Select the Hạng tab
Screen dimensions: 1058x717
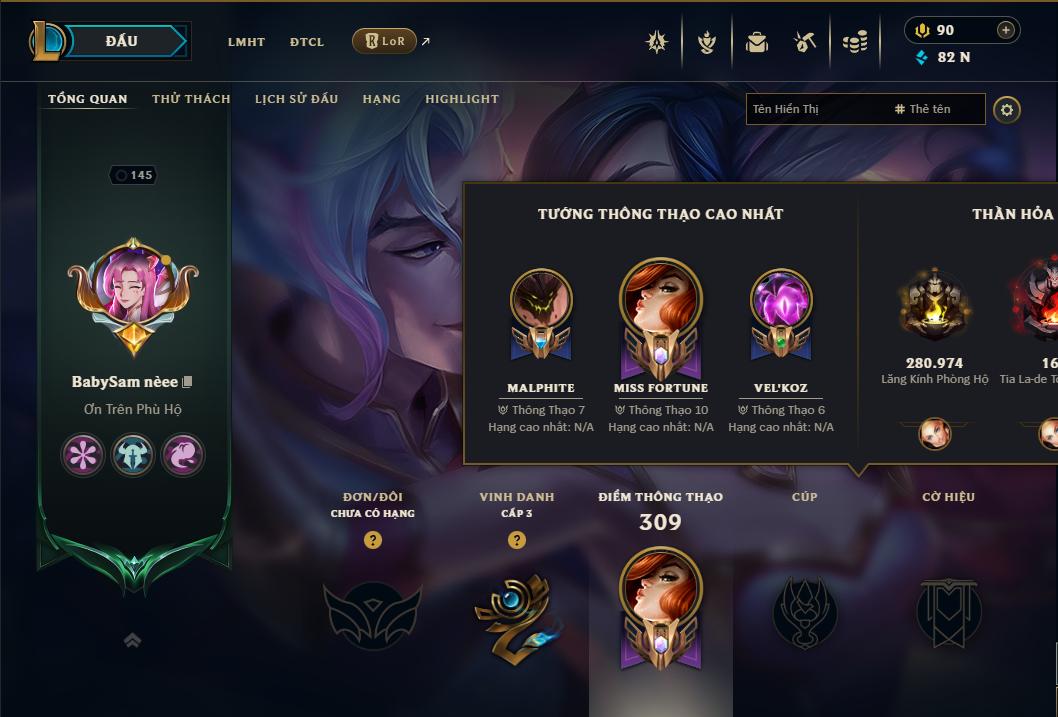[381, 99]
